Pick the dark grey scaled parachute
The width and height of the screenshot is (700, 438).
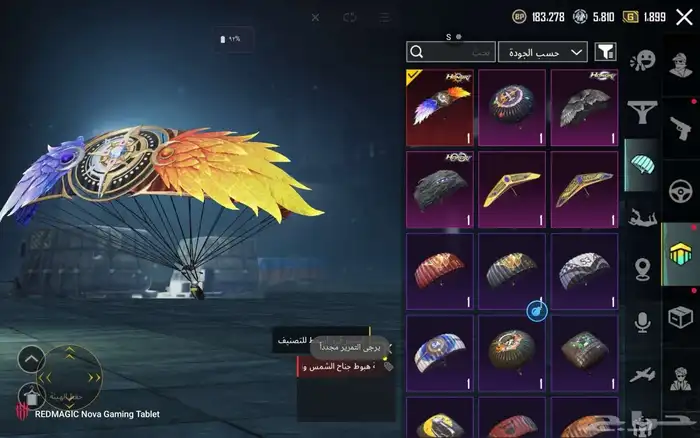[441, 189]
